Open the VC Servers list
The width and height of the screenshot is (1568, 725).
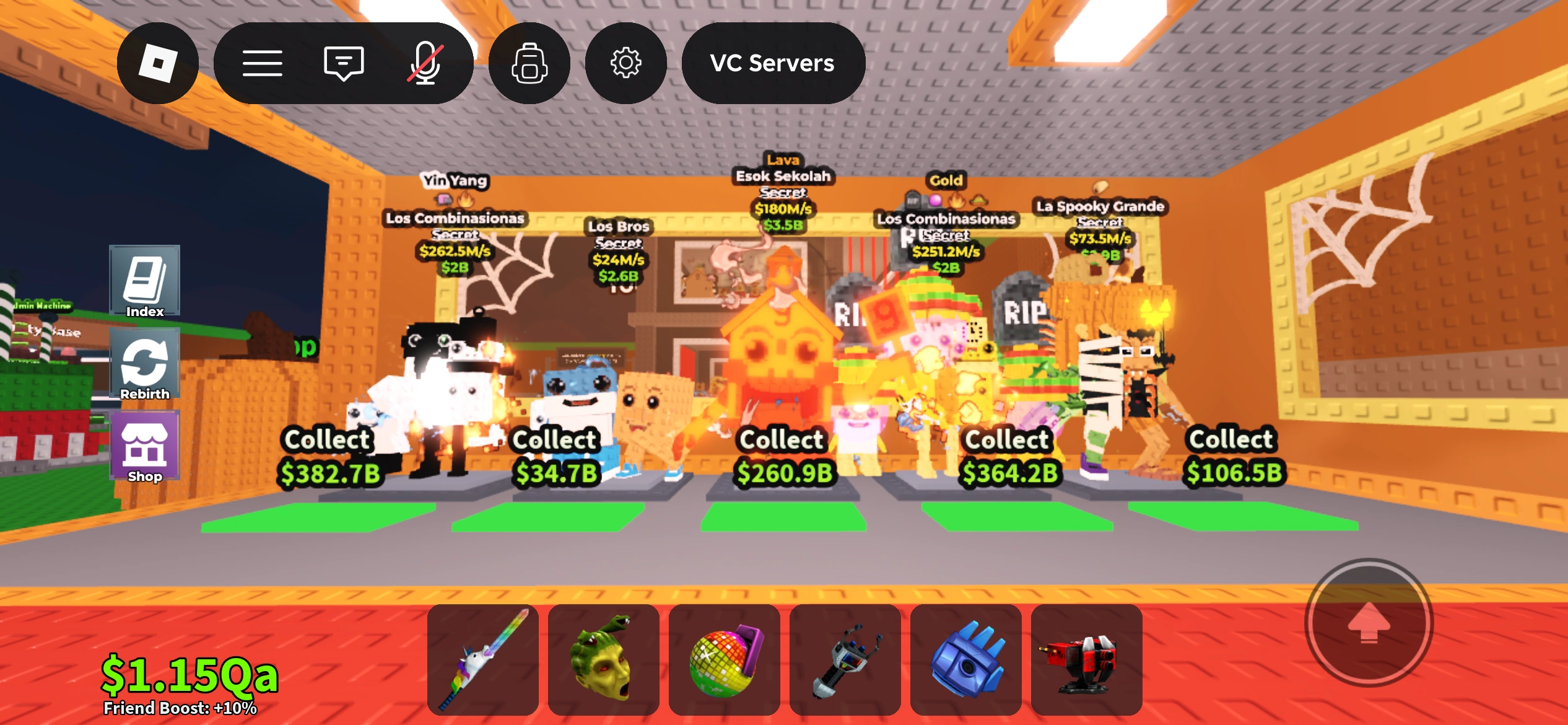click(x=772, y=63)
